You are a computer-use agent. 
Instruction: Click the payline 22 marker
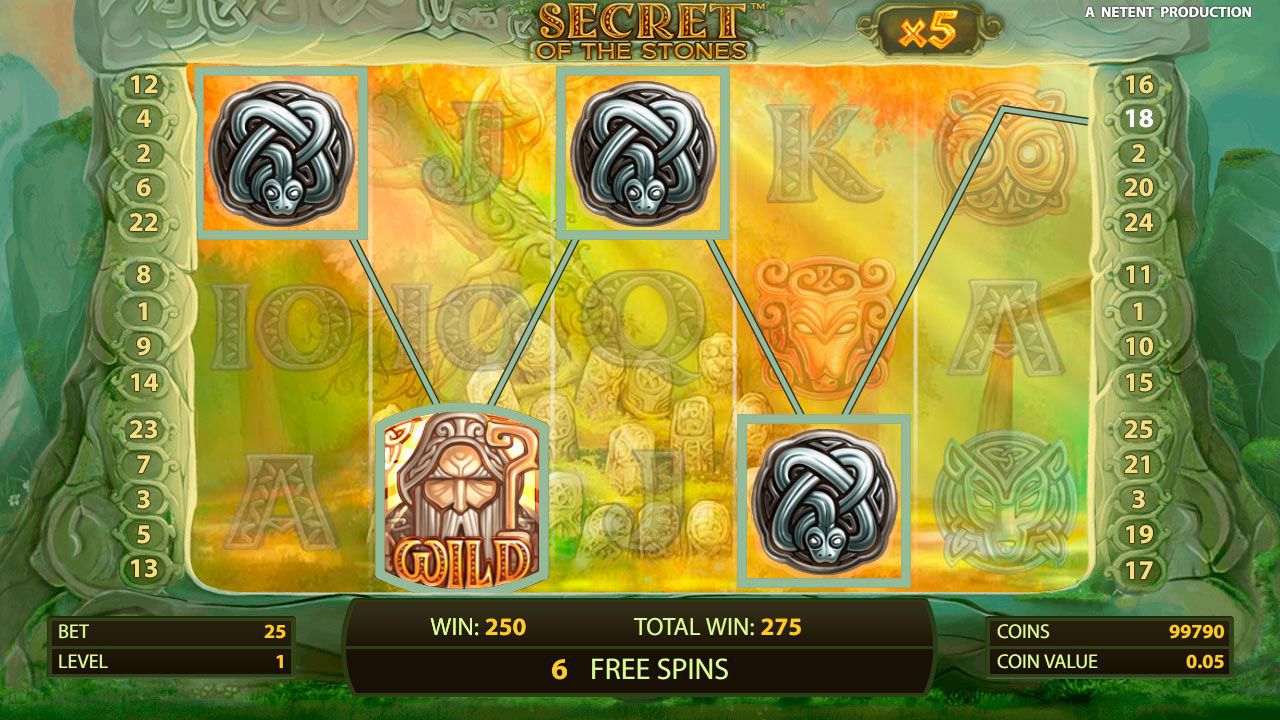coord(144,222)
